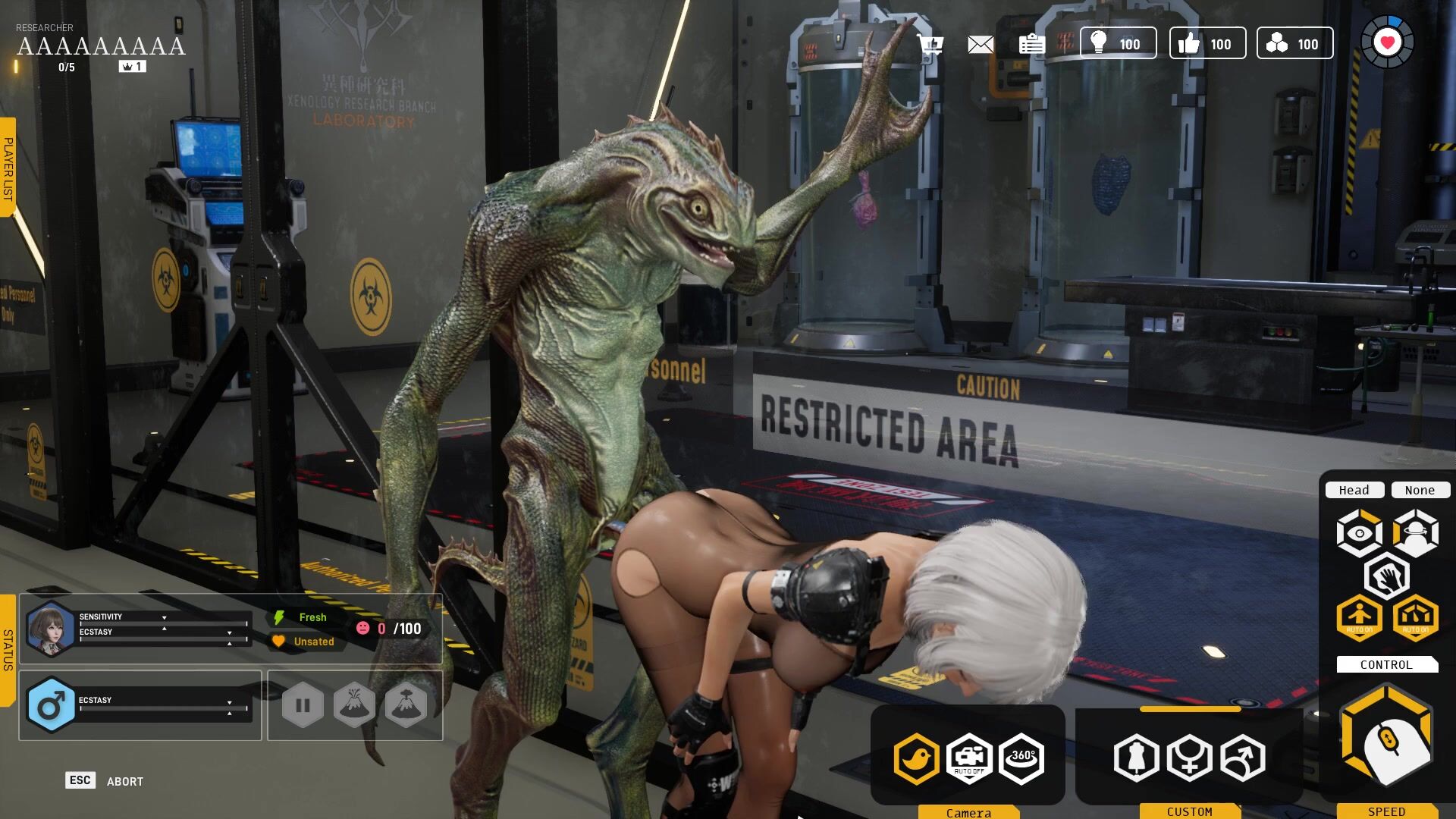Image resolution: width=1456 pixels, height=819 pixels.
Task: Click the None selector button
Action: tap(1420, 490)
